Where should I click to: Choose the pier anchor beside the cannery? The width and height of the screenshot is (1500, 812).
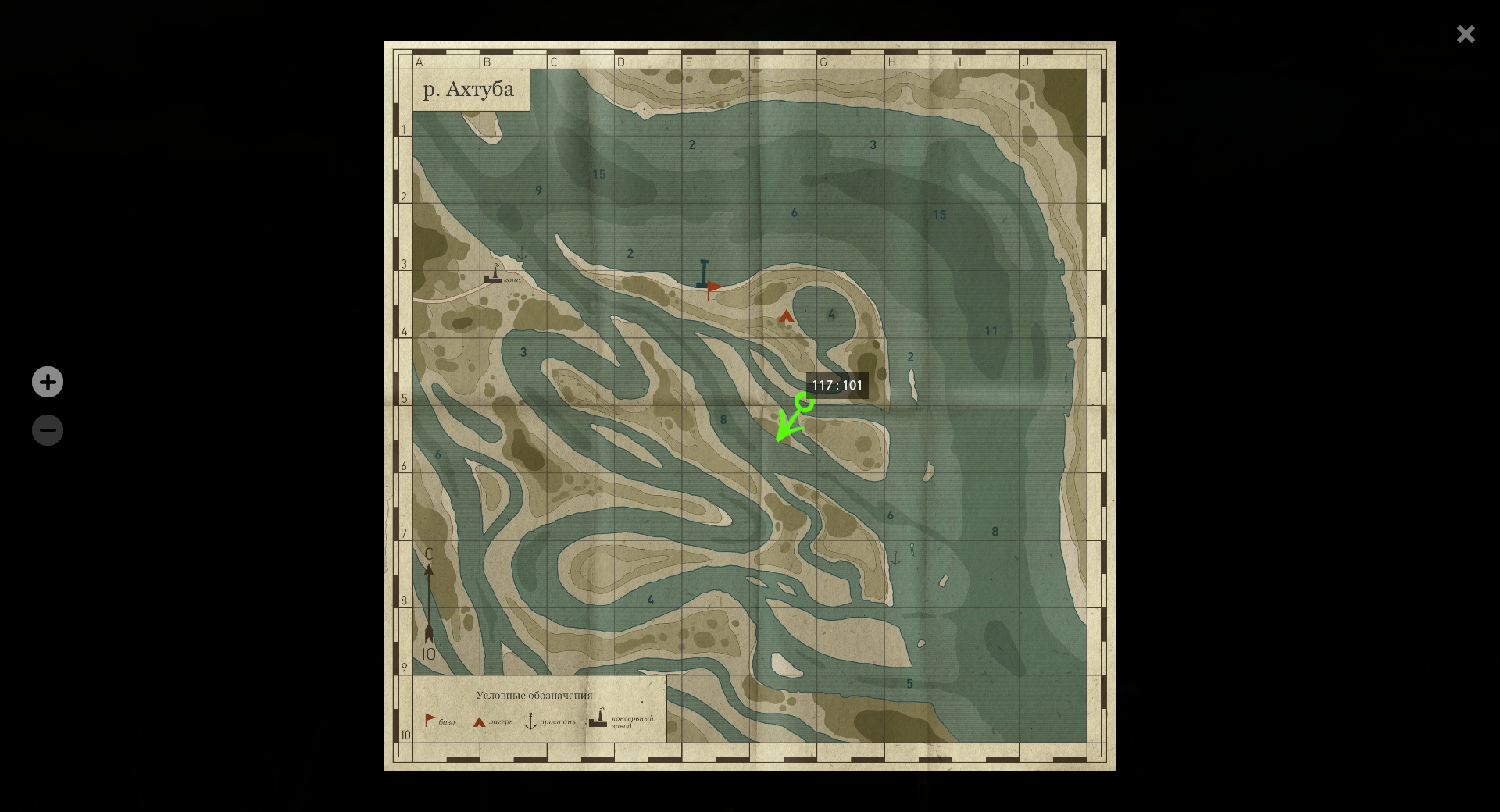coord(521,255)
